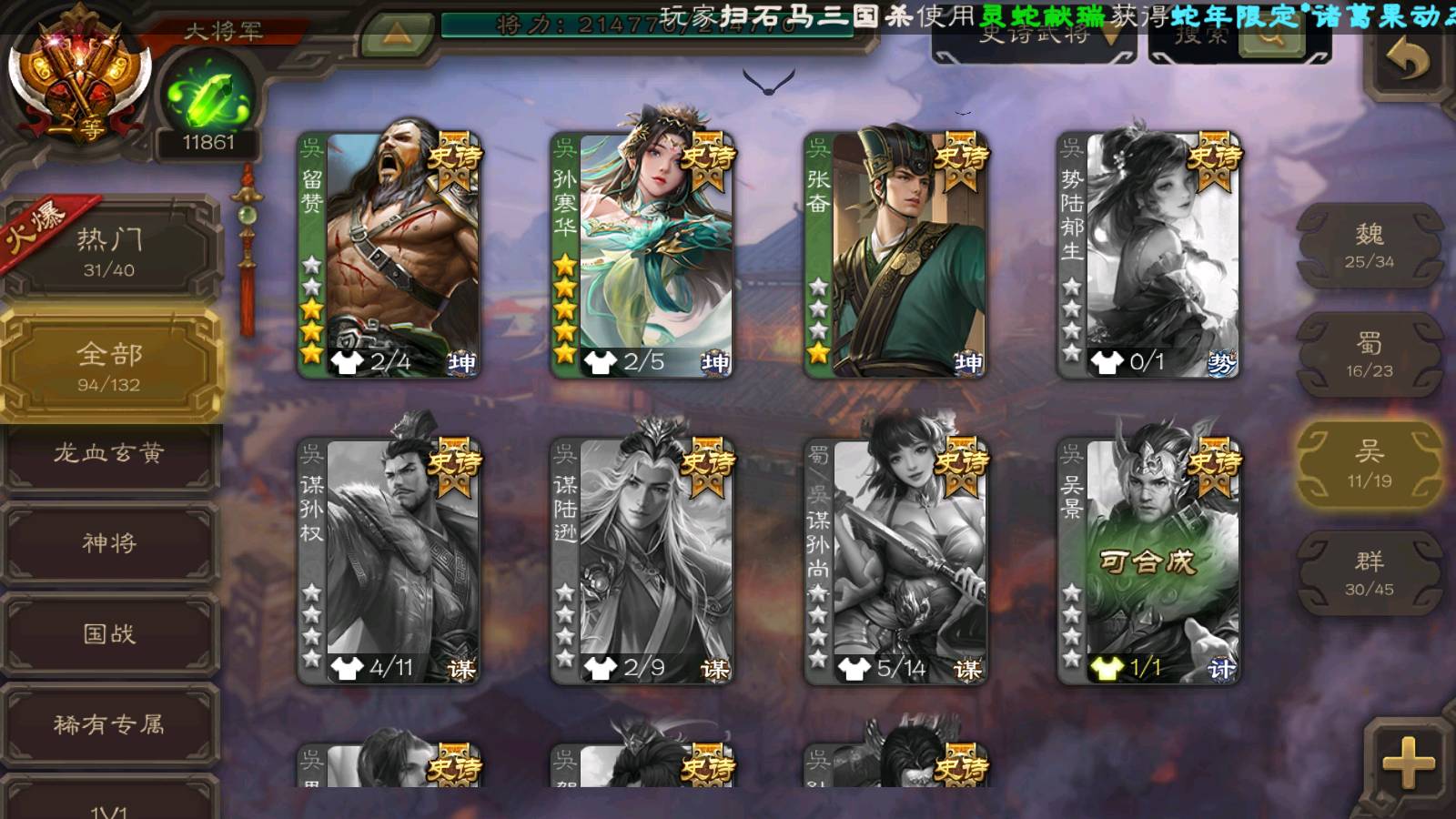Switch to the 全部 category tab
Image resolution: width=1456 pixels, height=819 pixels.
[109, 366]
